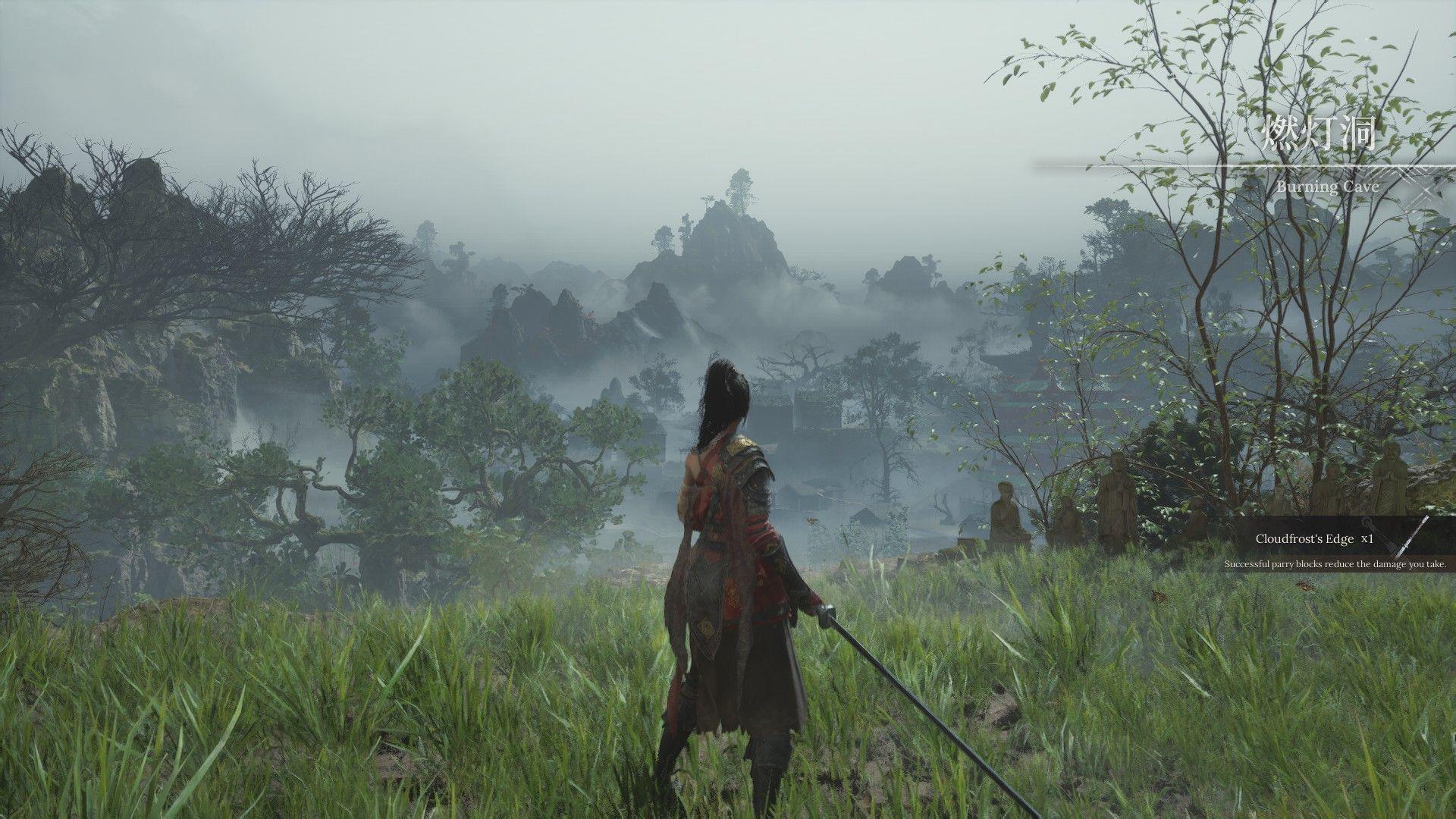Select the Burning Cave location banner
Image resolution: width=1456 pixels, height=819 pixels.
(1318, 161)
